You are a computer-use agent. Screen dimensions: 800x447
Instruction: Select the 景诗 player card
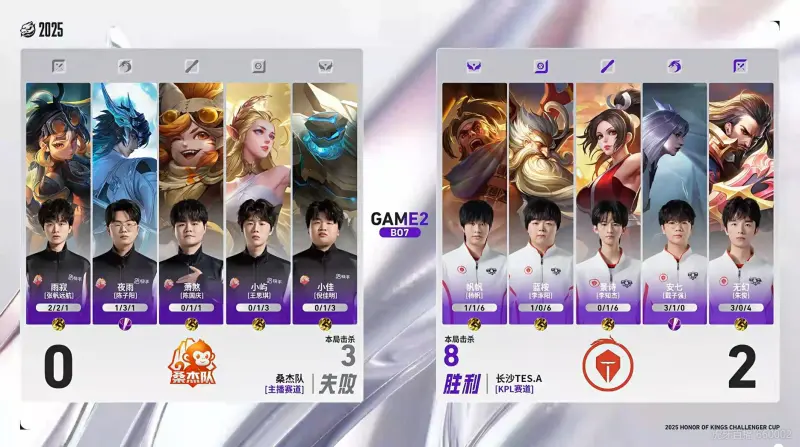pos(607,200)
